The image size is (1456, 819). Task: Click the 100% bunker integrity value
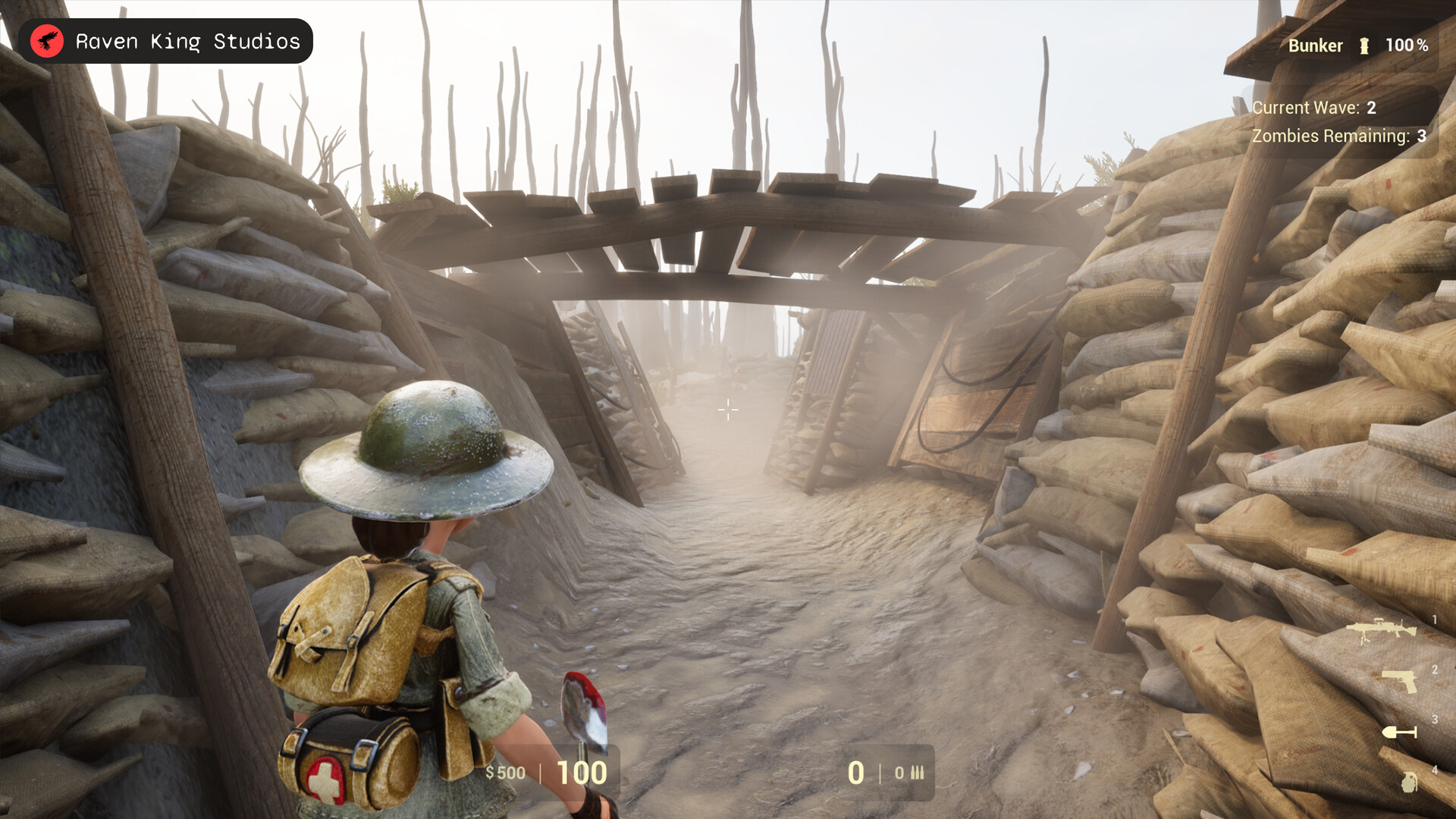pyautogui.click(x=1408, y=45)
